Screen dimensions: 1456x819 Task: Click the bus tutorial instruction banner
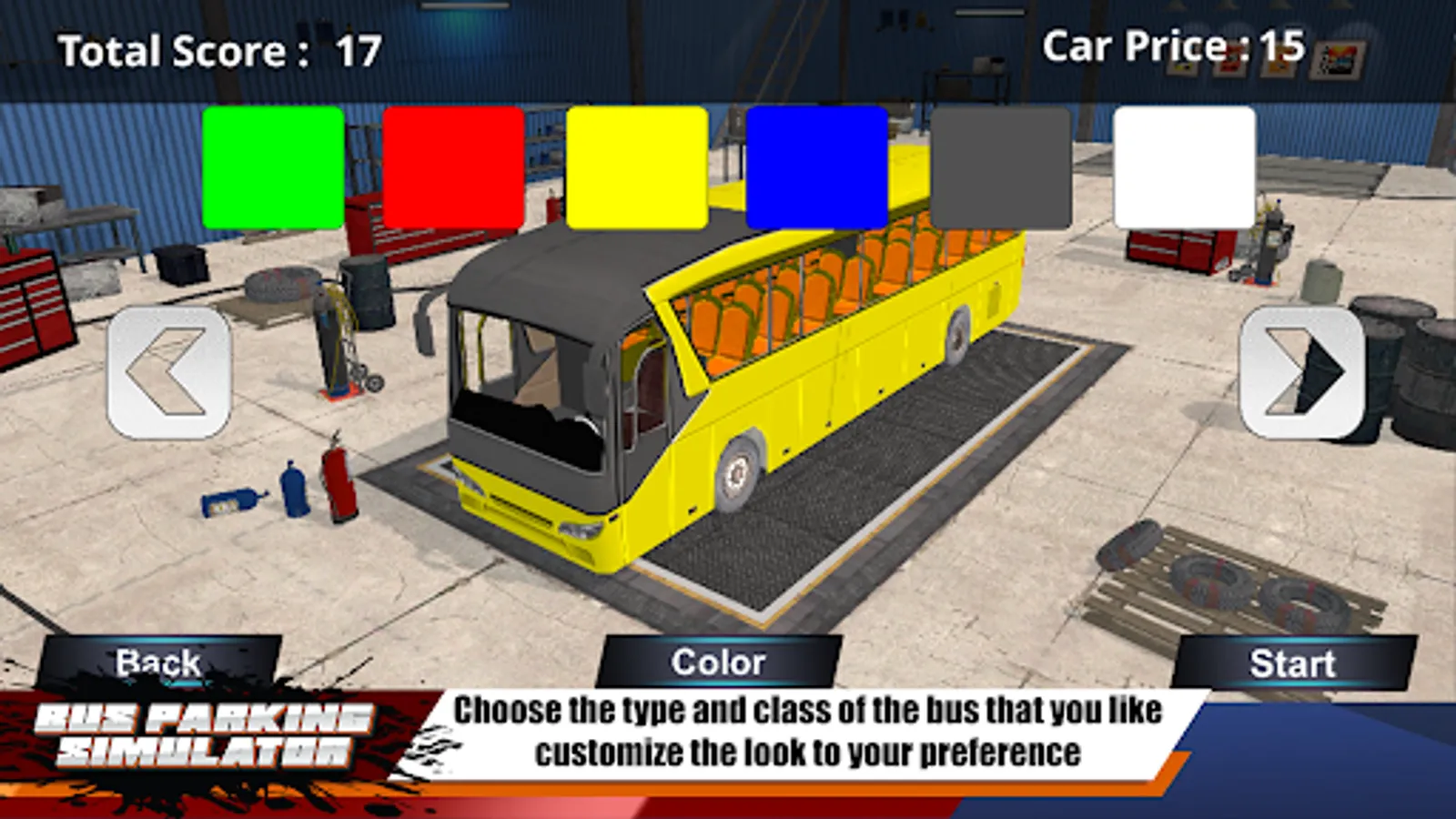coord(810,728)
